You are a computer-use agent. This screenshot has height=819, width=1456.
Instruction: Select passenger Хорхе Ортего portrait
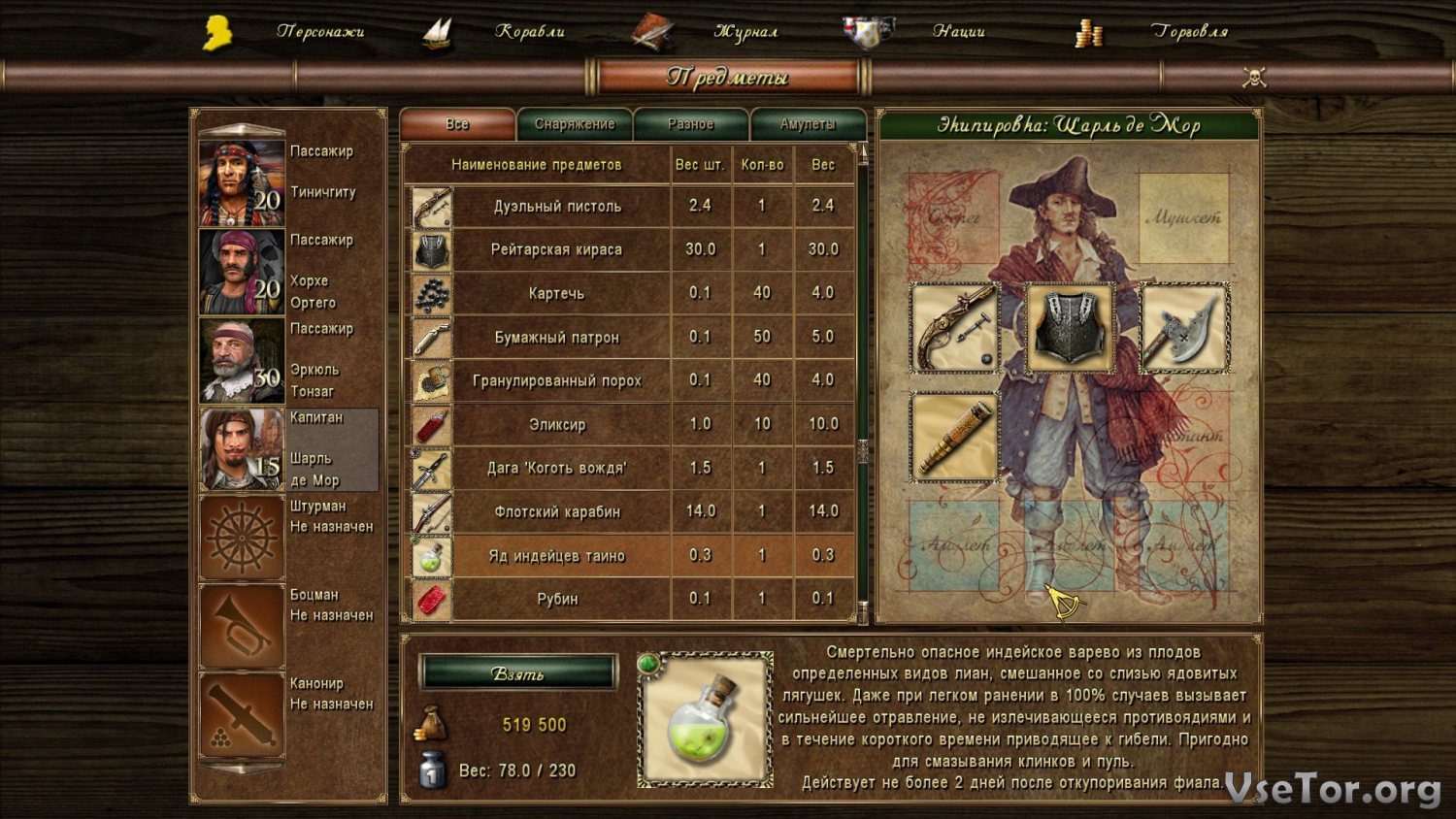point(242,272)
